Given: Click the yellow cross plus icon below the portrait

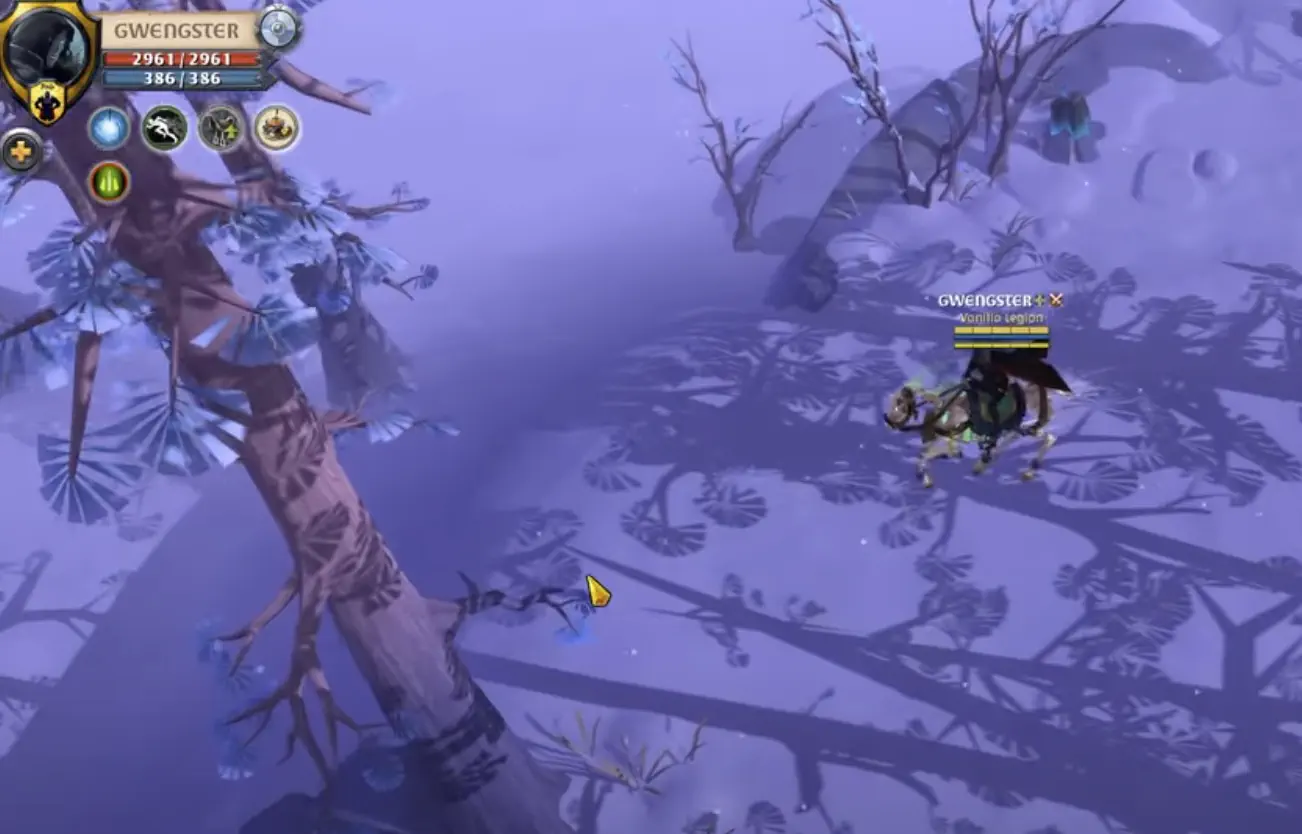Looking at the screenshot, I should 23,153.
